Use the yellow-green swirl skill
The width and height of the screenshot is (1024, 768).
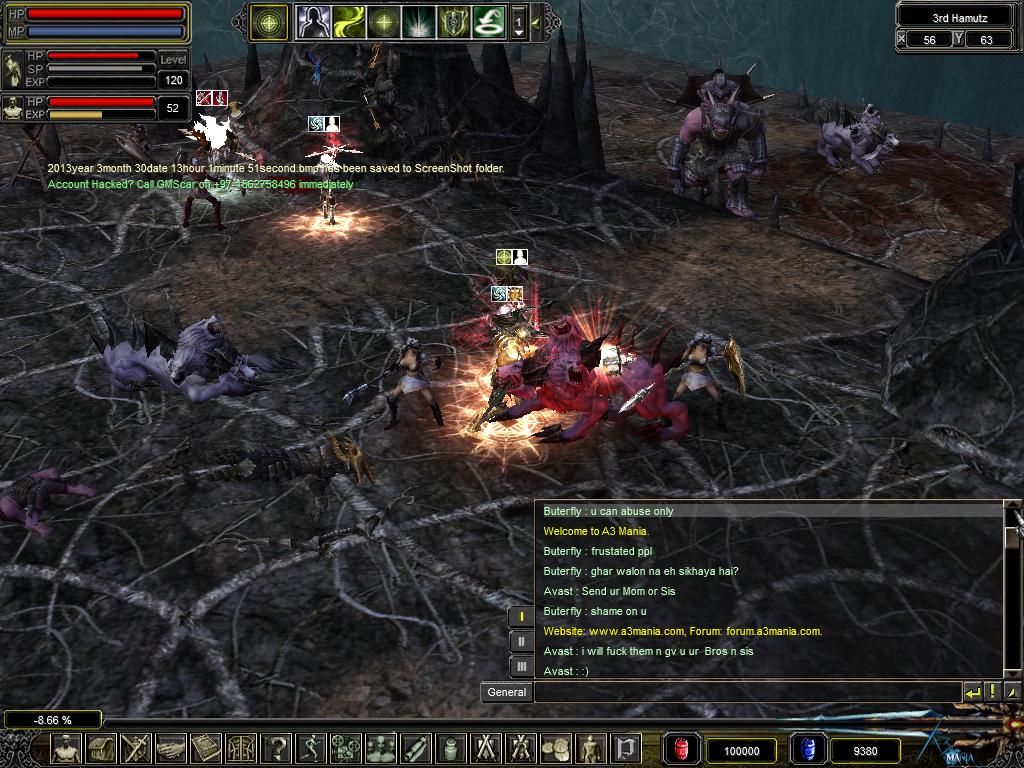click(348, 21)
